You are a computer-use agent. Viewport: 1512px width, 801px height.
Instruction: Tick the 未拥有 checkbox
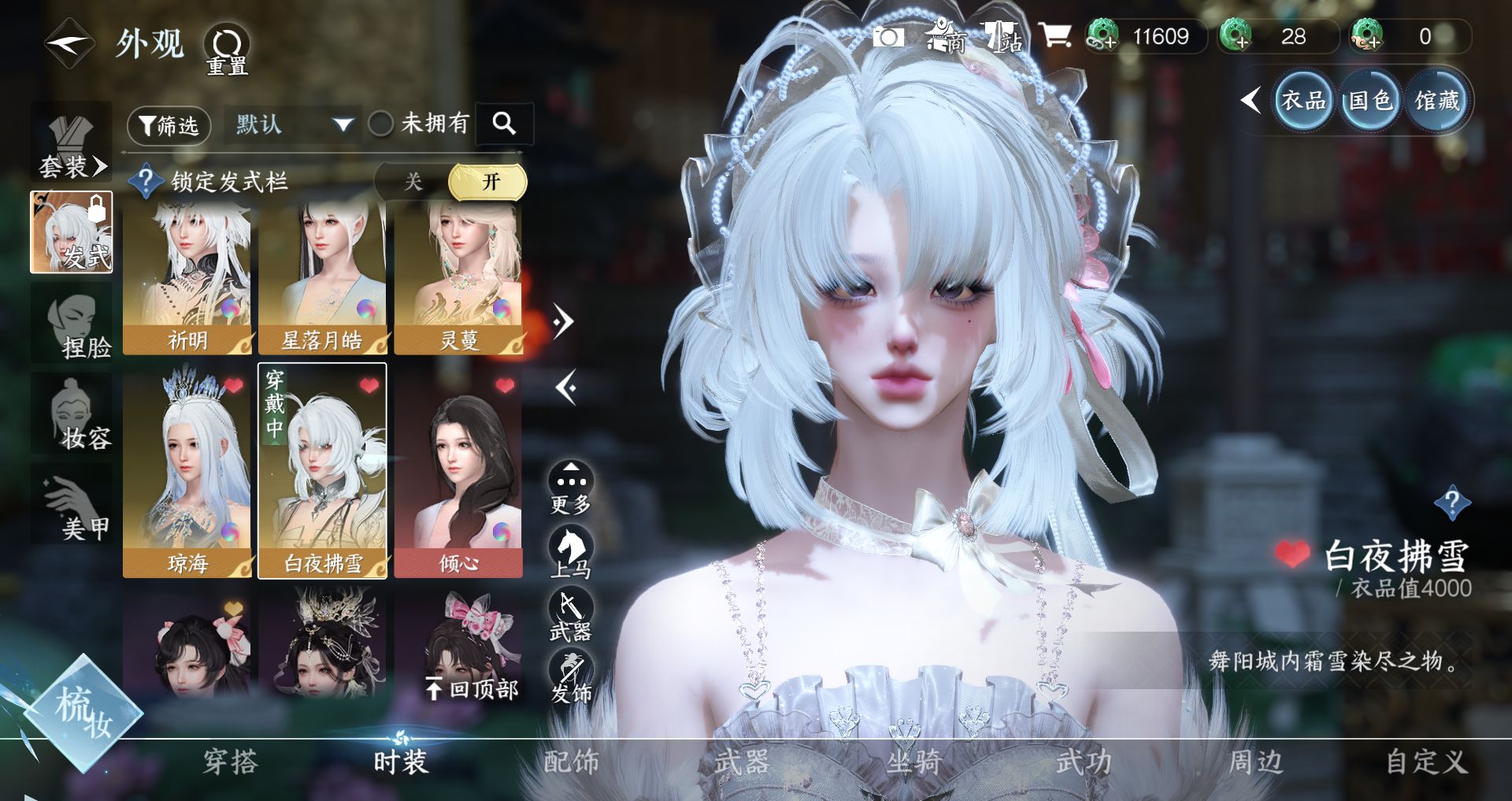click(x=381, y=124)
